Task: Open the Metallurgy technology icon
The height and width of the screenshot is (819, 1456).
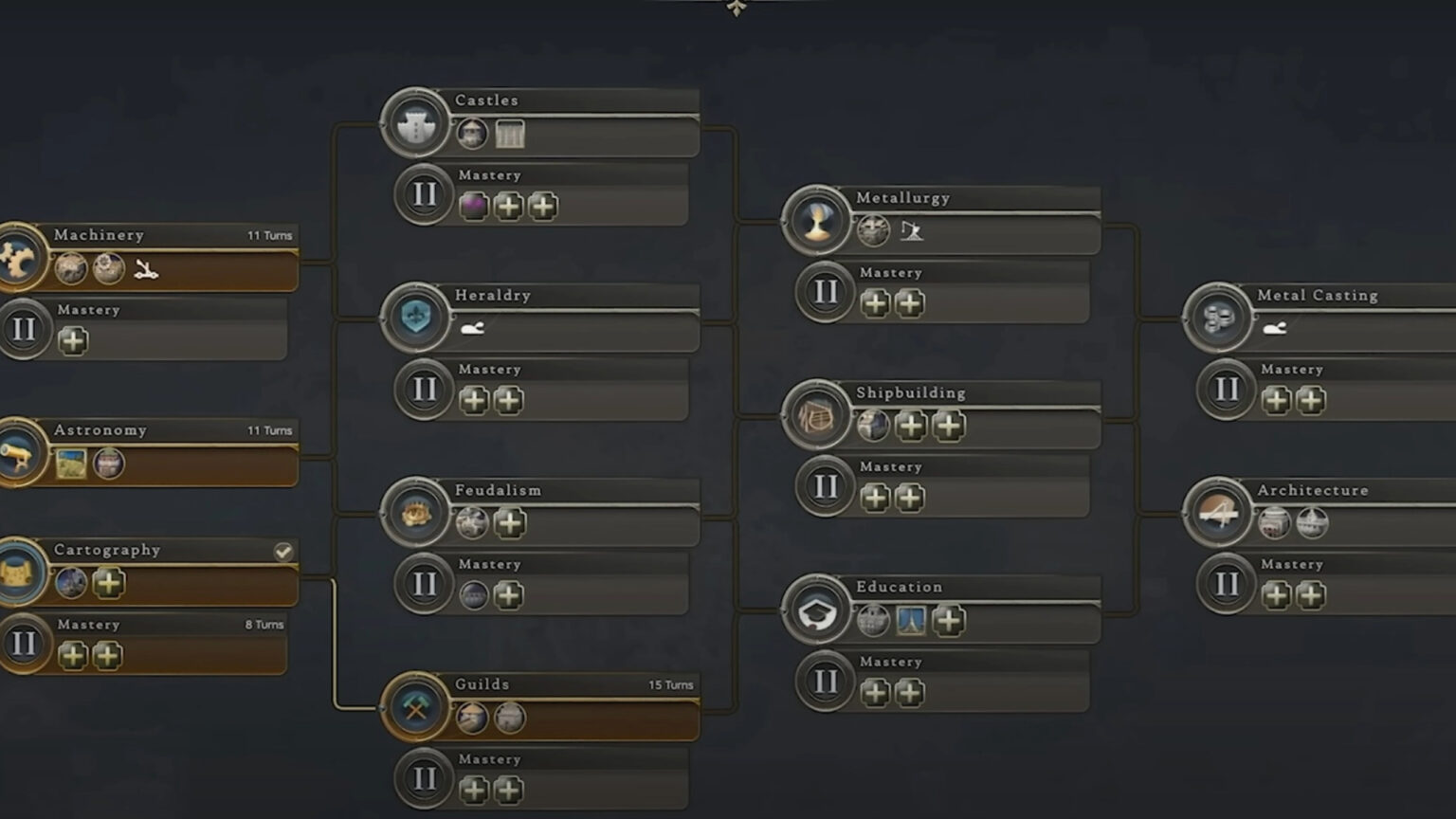Action: [x=817, y=223]
